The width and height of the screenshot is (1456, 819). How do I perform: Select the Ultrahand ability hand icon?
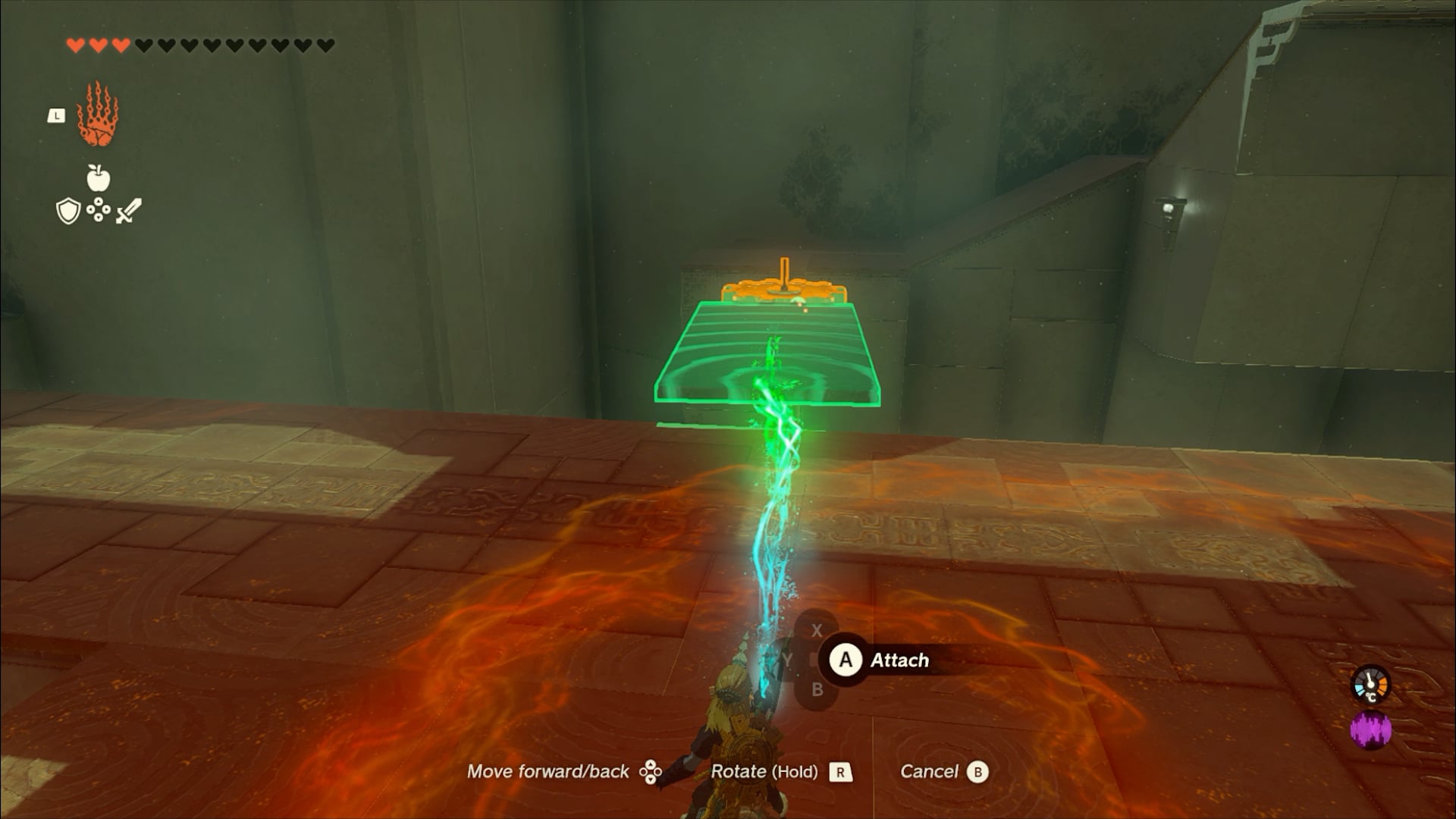98,115
